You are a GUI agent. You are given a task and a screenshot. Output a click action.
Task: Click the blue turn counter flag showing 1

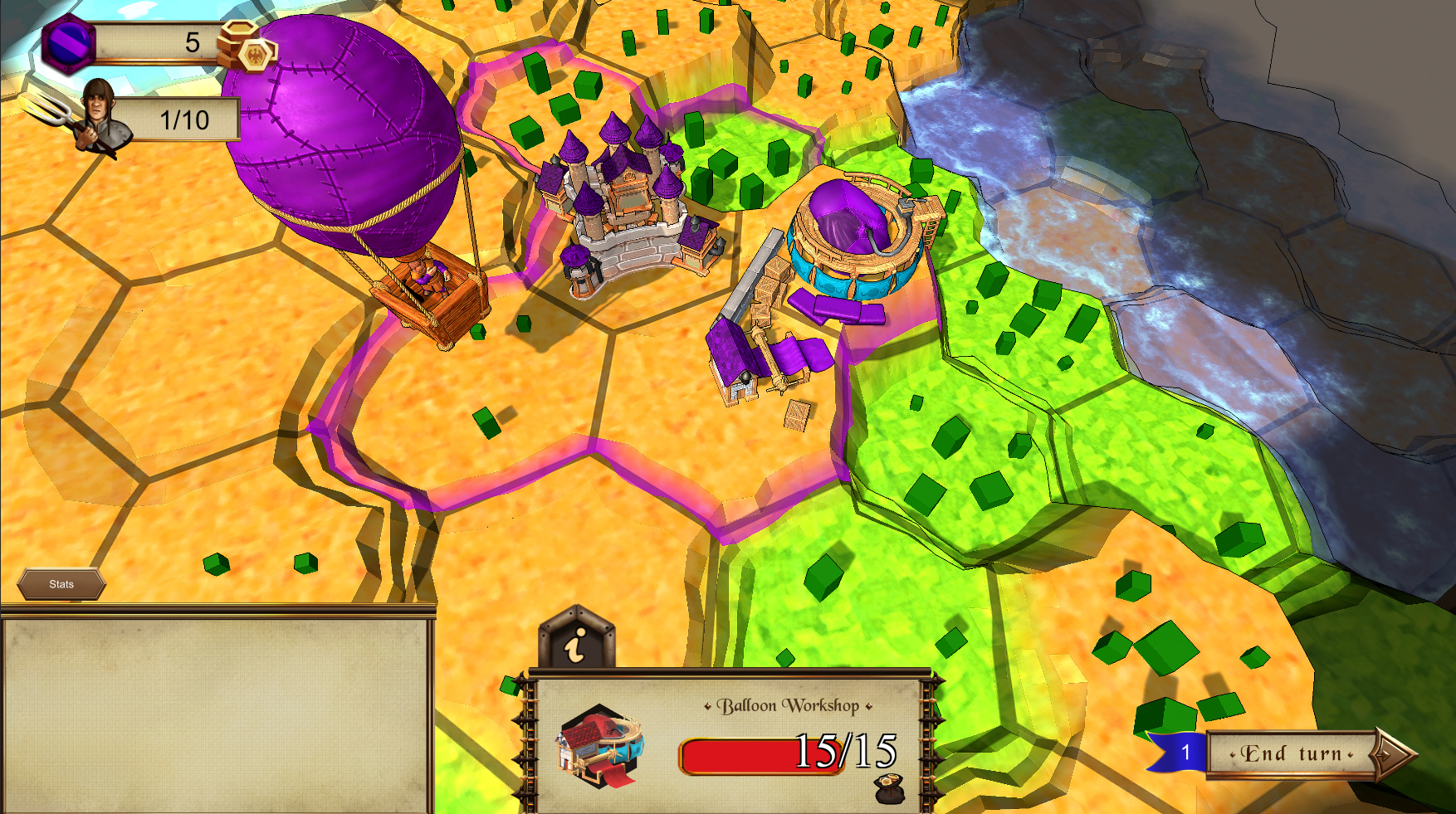point(1187,750)
